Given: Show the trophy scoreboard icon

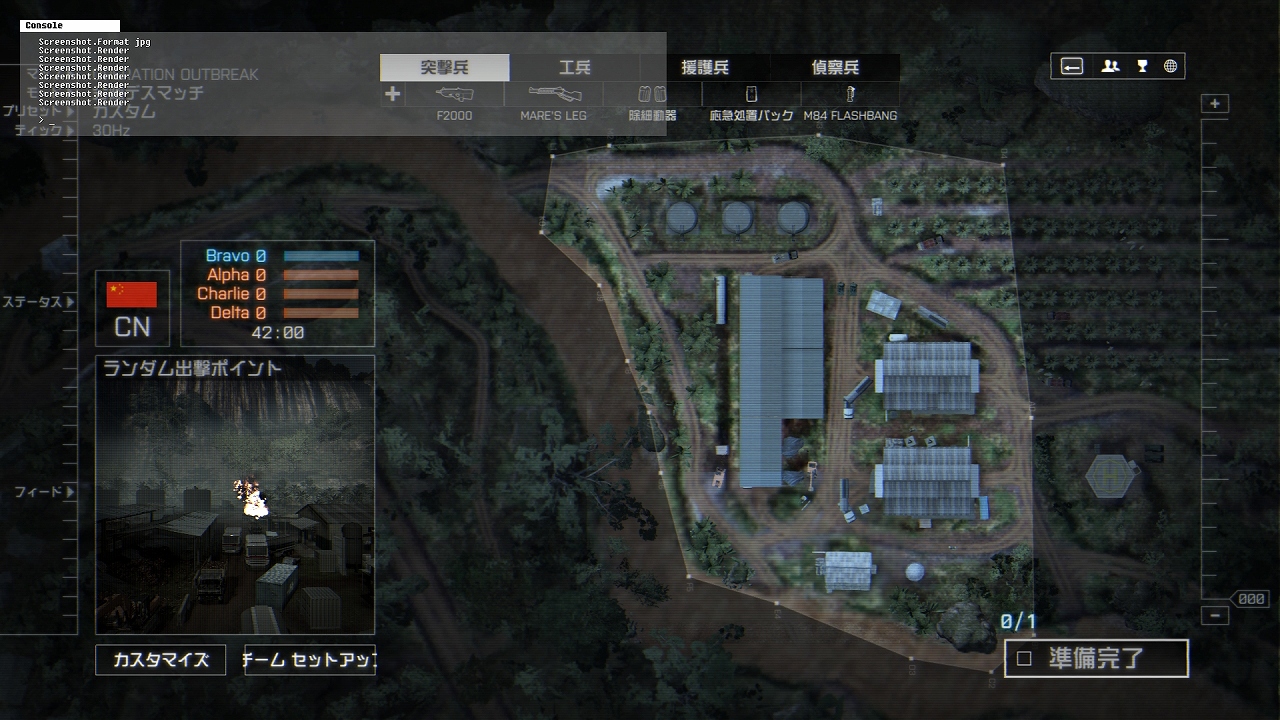Looking at the screenshot, I should pos(1142,66).
